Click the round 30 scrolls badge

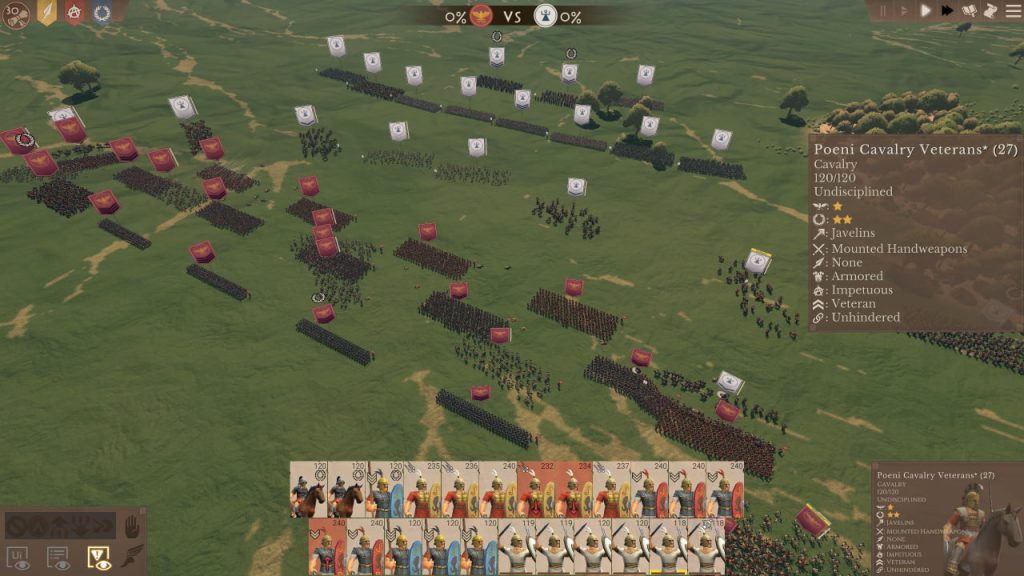pyautogui.click(x=16, y=15)
